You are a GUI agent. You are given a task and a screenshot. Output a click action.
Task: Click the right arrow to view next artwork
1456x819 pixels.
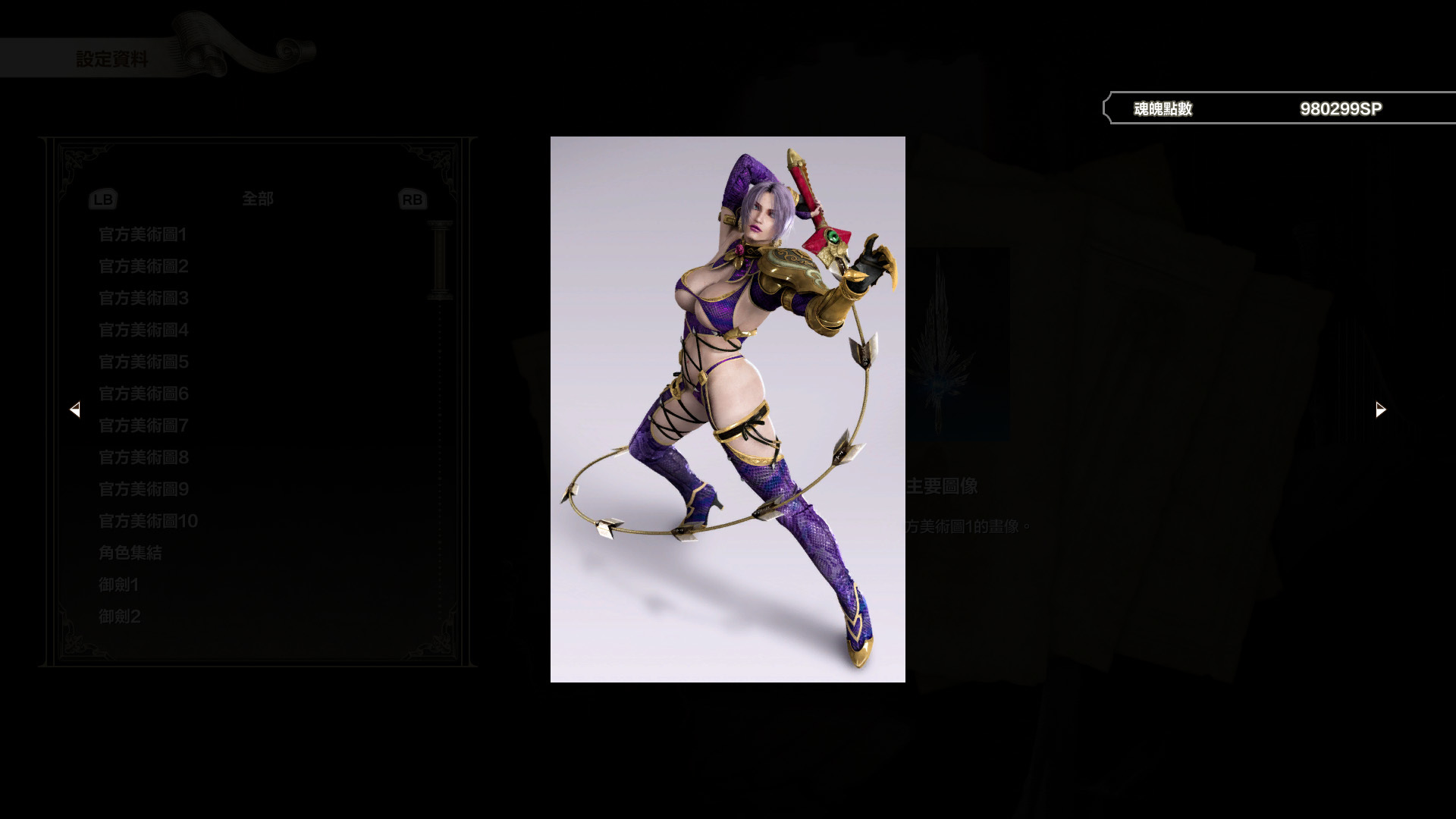[1380, 409]
